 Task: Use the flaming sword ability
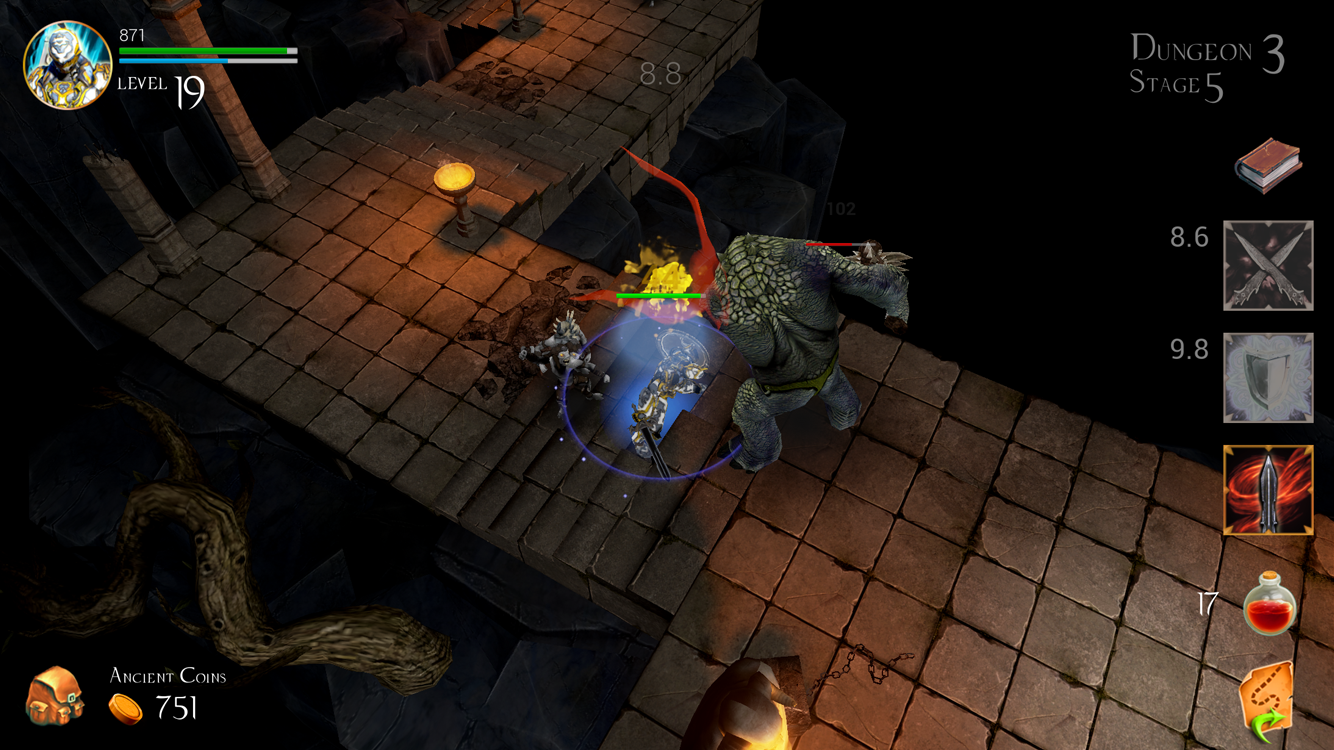coord(1267,490)
